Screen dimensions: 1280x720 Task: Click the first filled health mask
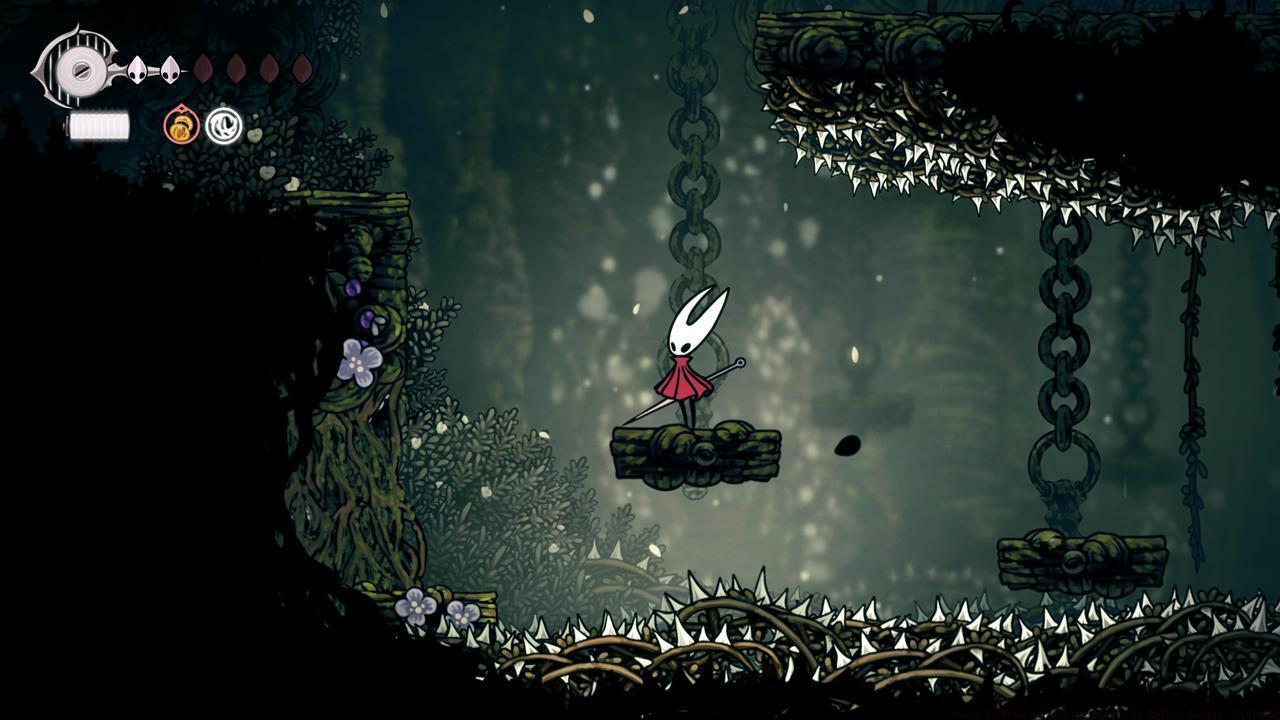coord(137,68)
